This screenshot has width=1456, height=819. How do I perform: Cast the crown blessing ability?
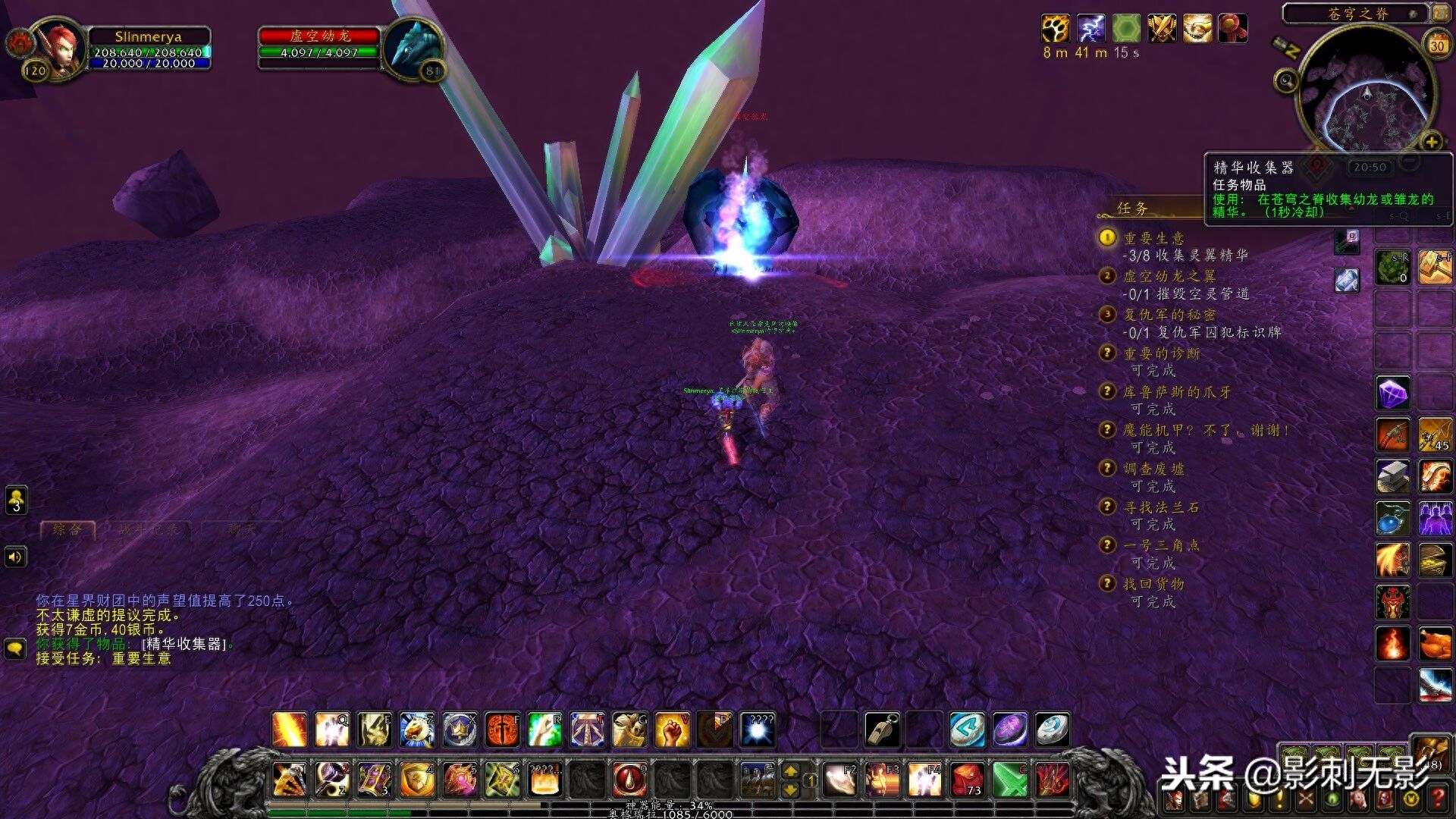[460, 729]
